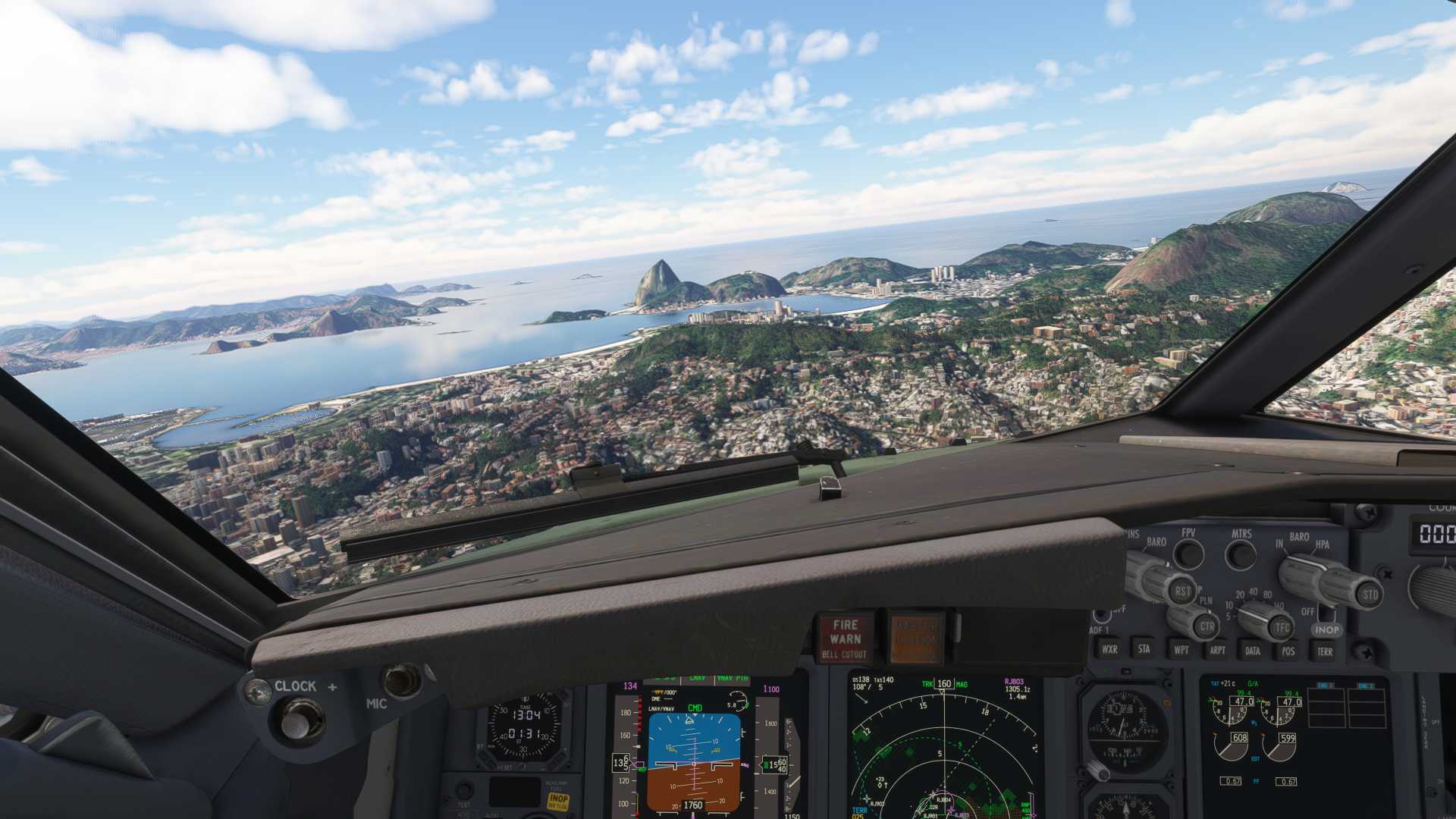This screenshot has width=1456, height=819.
Task: Enable the WPT waypoint display button
Action: (1181, 650)
